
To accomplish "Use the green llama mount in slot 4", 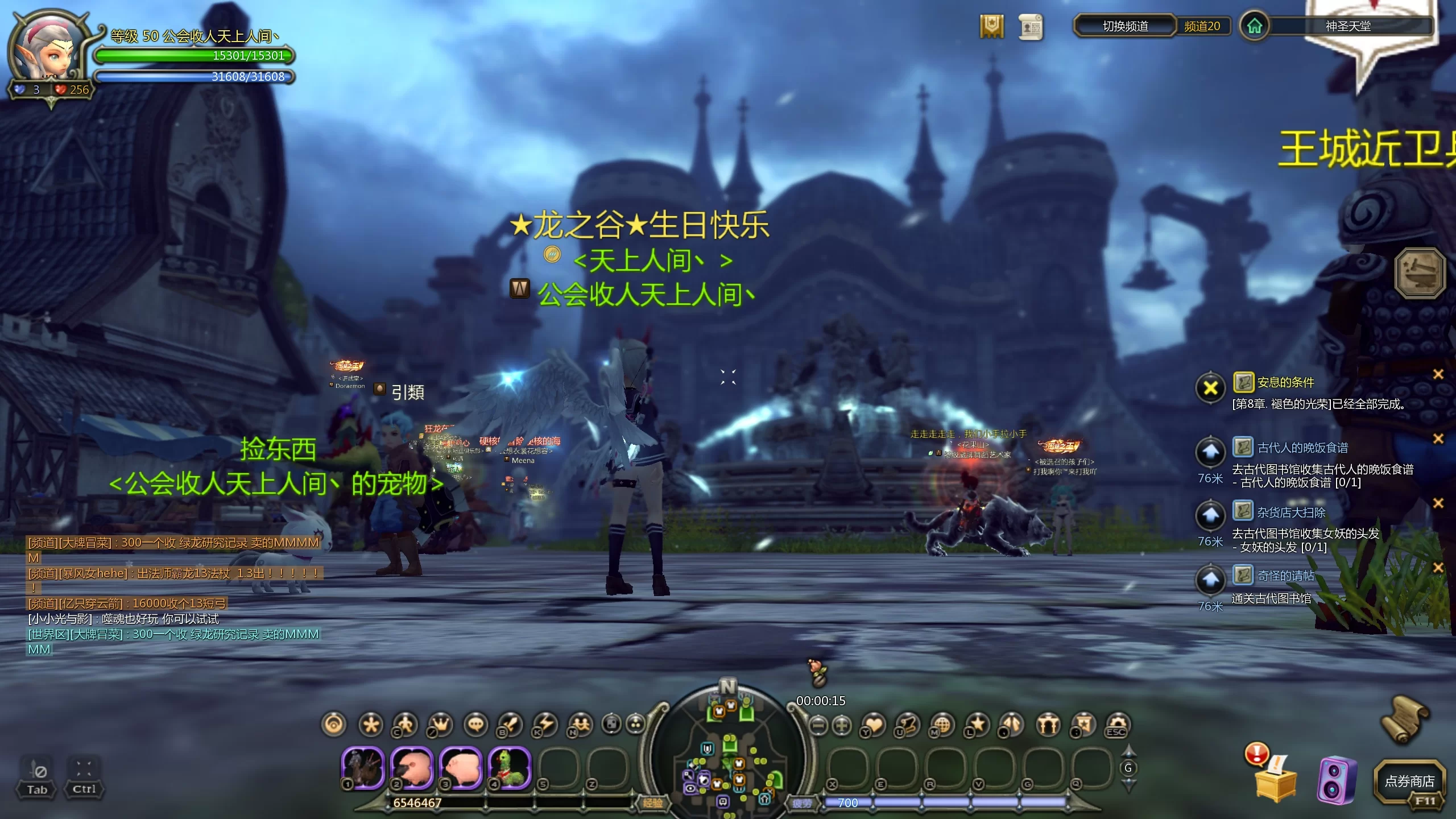I will click(508, 767).
